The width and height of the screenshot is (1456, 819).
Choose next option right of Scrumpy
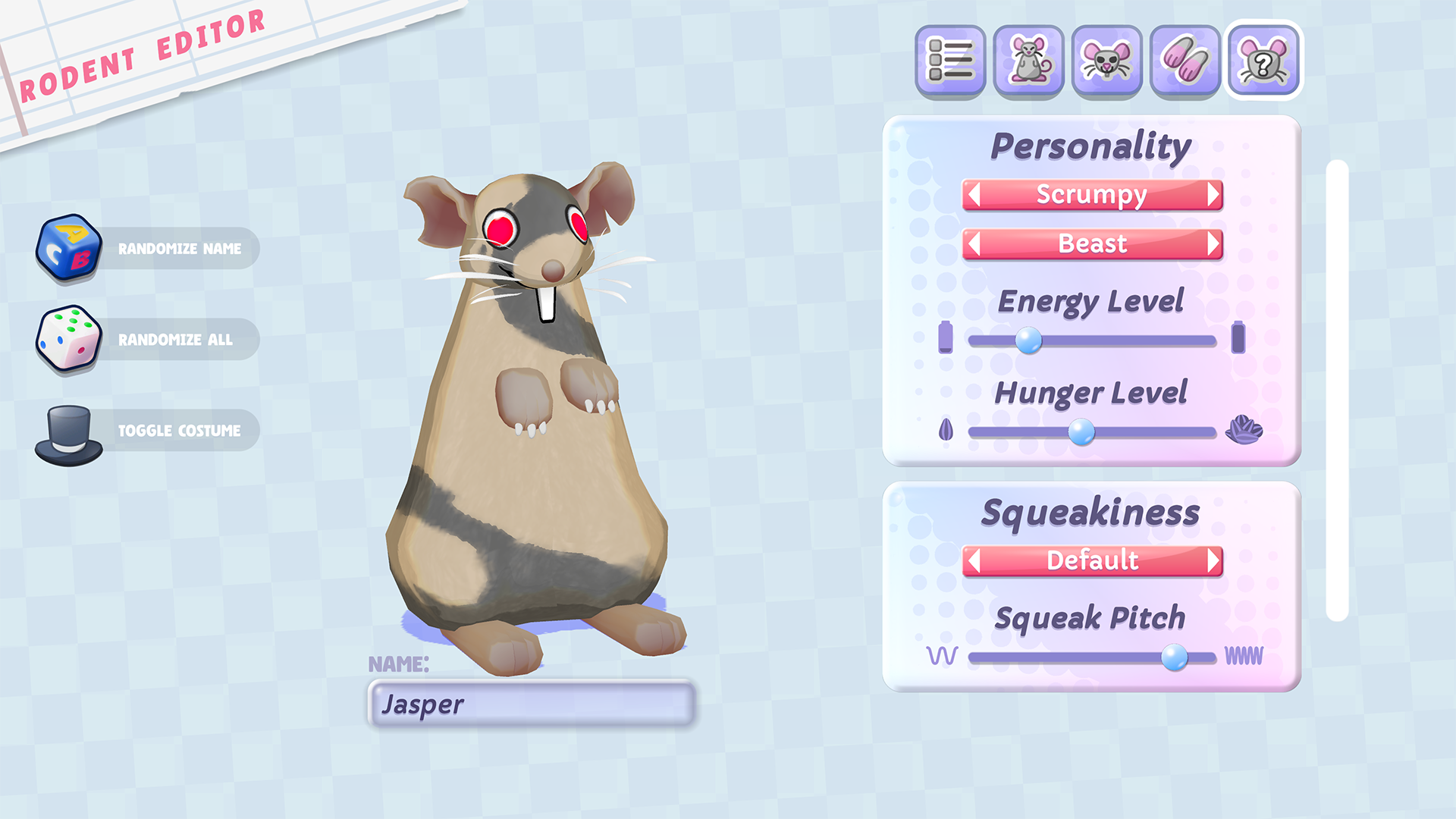(1213, 196)
